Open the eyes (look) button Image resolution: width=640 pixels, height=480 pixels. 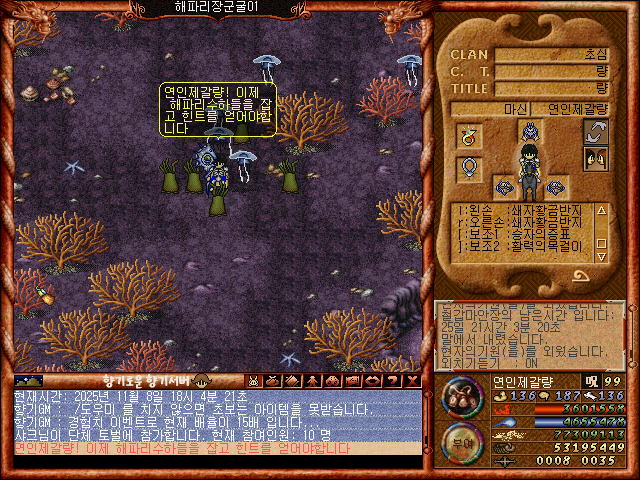pyautogui.click(x=596, y=158)
